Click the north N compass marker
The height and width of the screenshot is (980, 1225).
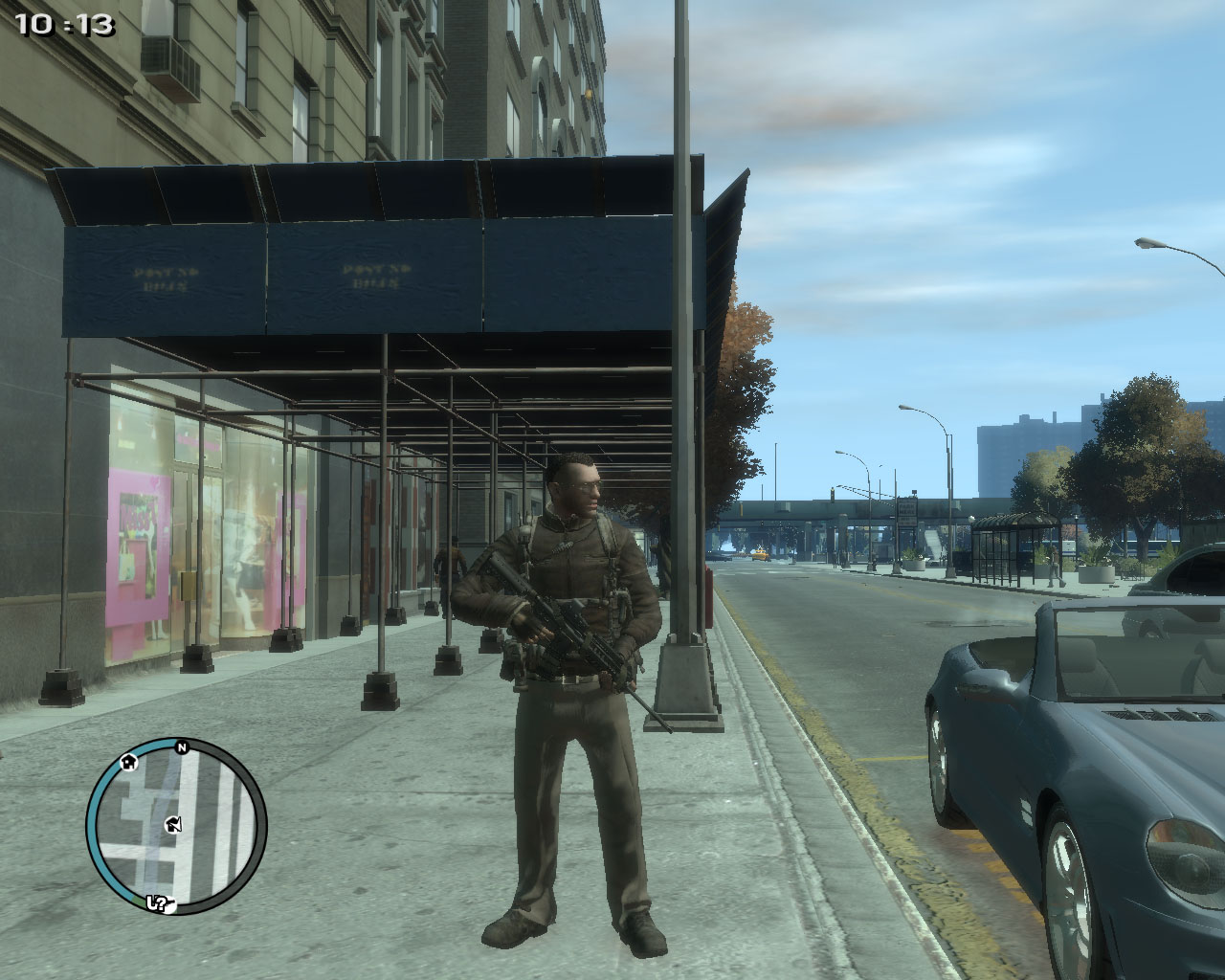(x=181, y=747)
